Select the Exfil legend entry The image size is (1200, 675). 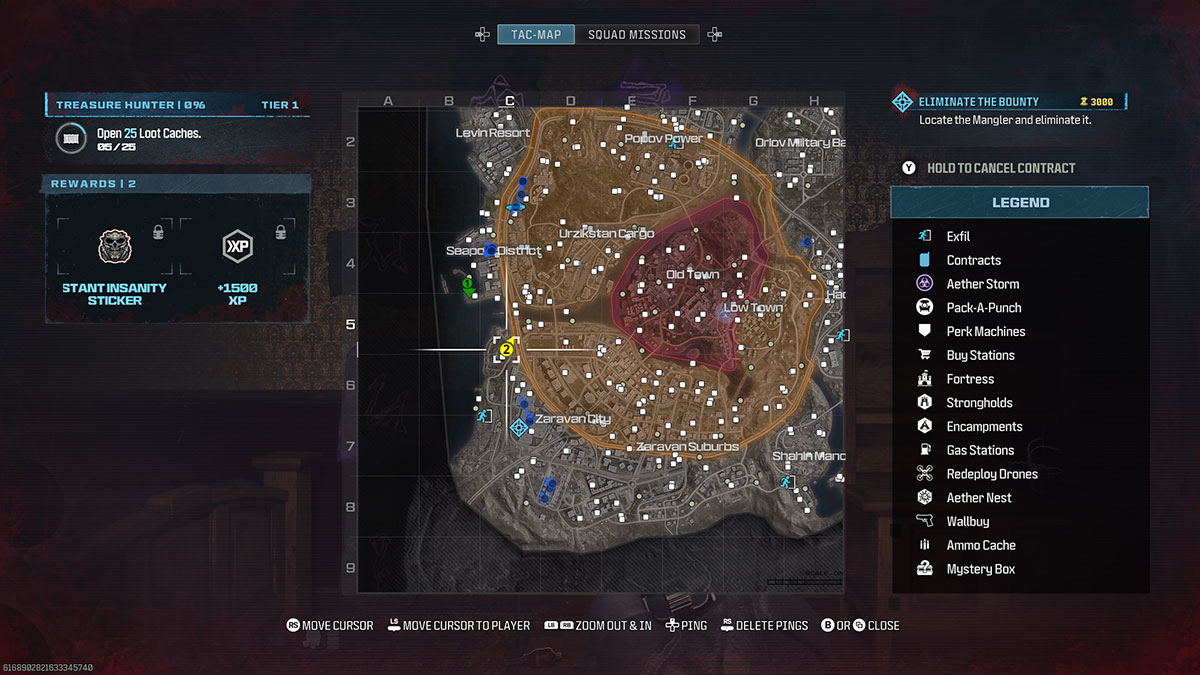click(x=958, y=237)
